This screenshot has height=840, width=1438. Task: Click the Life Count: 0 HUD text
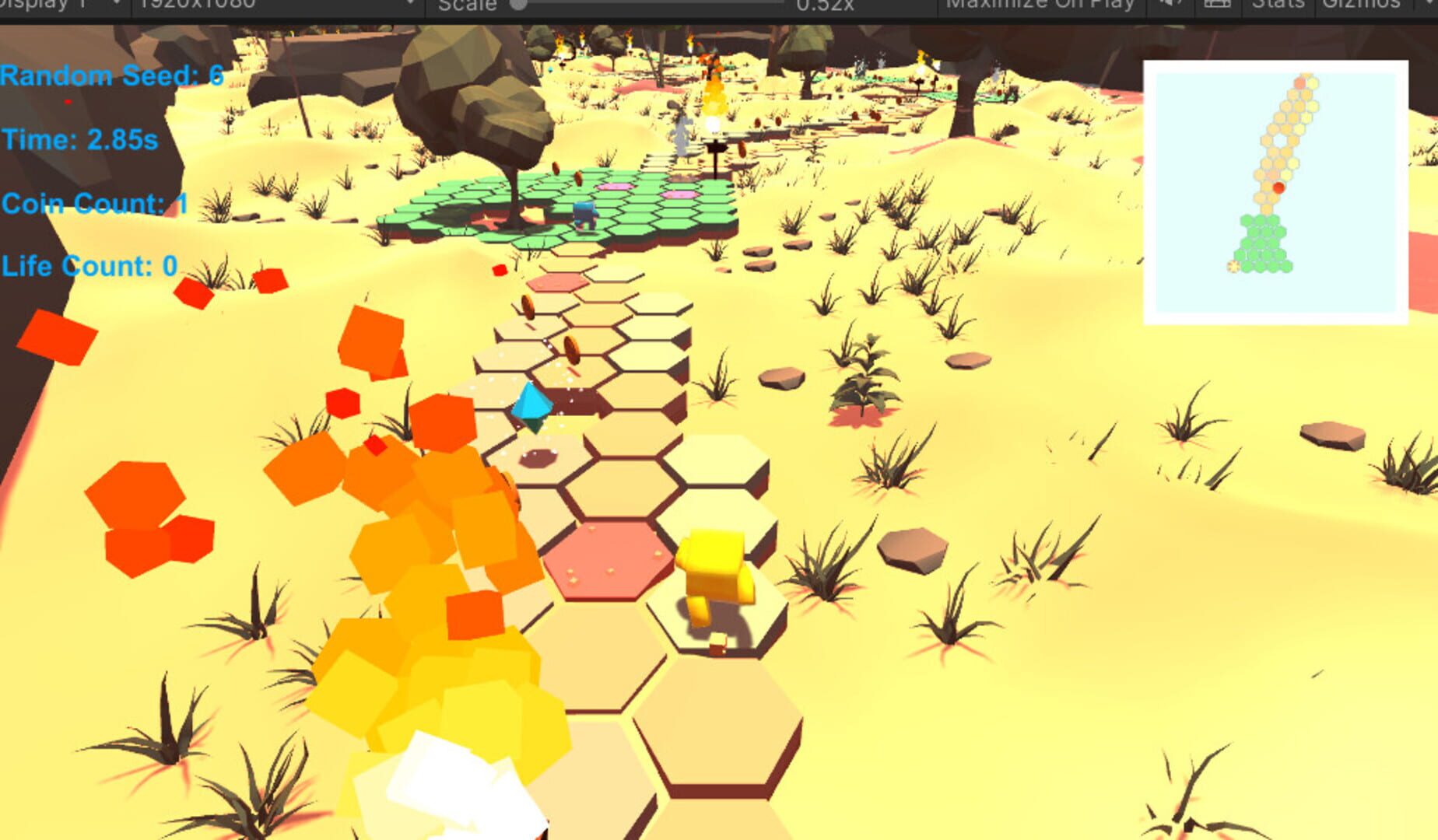(88, 266)
